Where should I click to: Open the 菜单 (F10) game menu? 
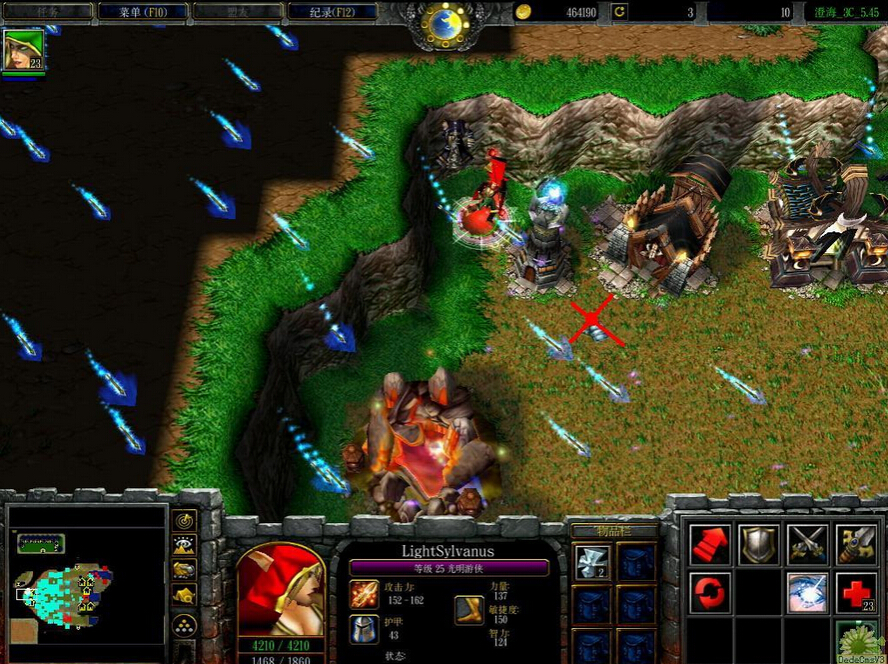140,12
